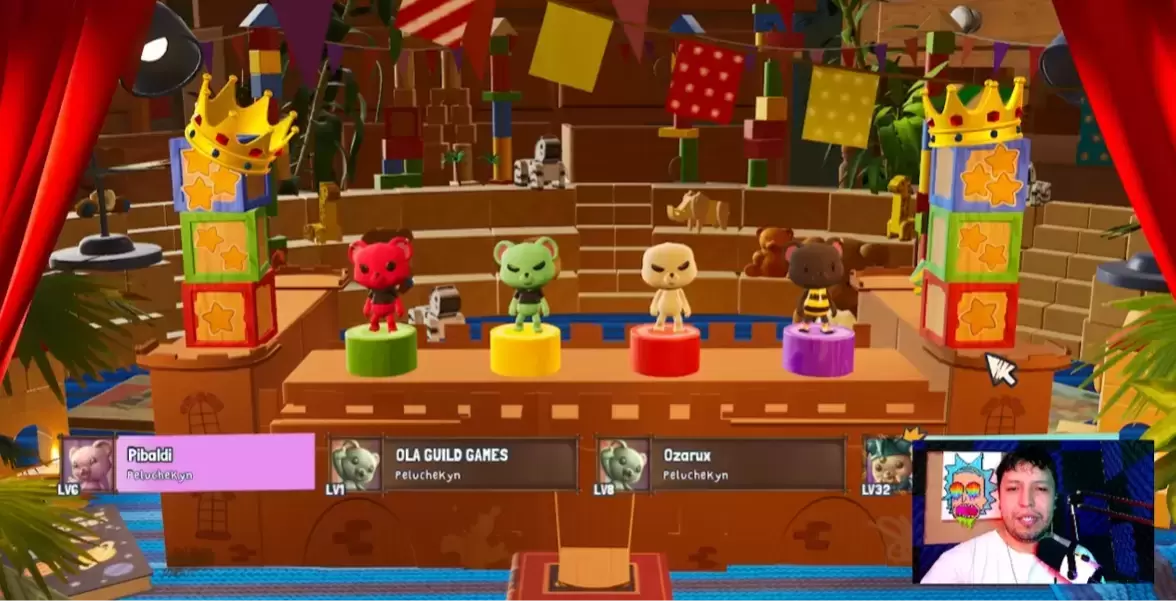Click the crowned LV32 player avatar
The width and height of the screenshot is (1176, 601).
point(888,462)
